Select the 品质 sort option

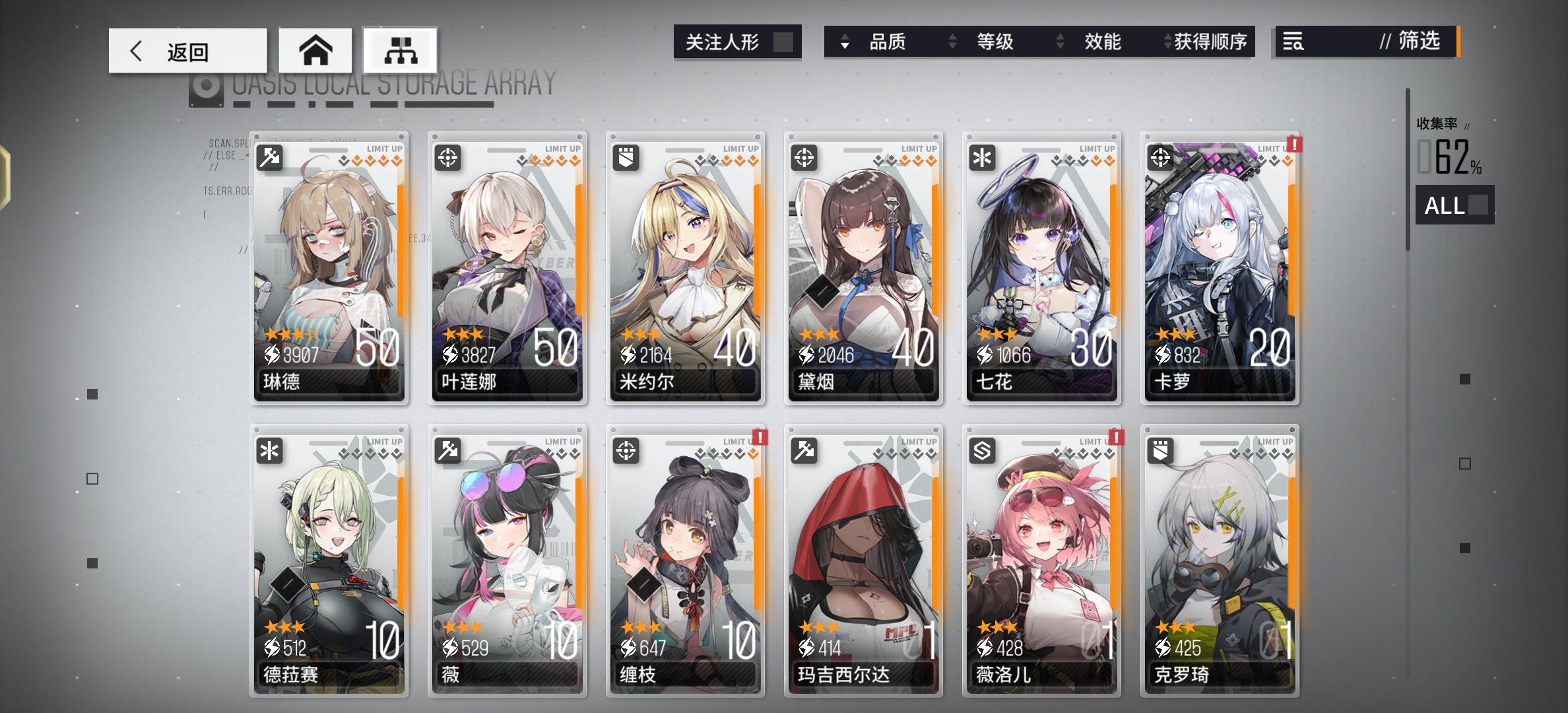887,42
